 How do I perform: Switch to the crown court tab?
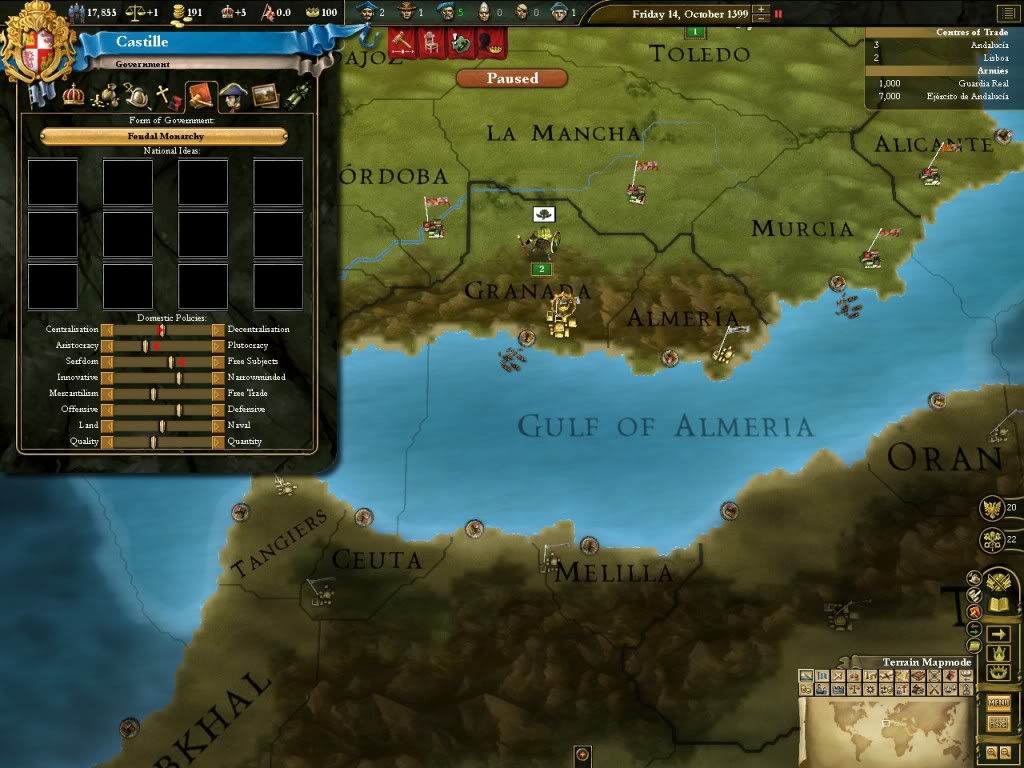tap(74, 97)
